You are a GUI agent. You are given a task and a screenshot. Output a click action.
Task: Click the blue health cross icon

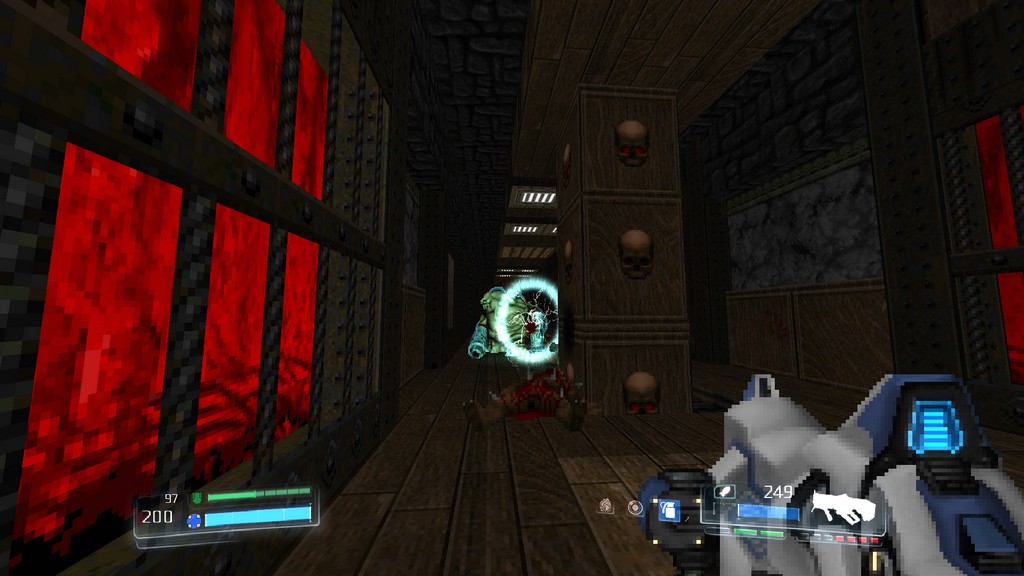pos(194,520)
